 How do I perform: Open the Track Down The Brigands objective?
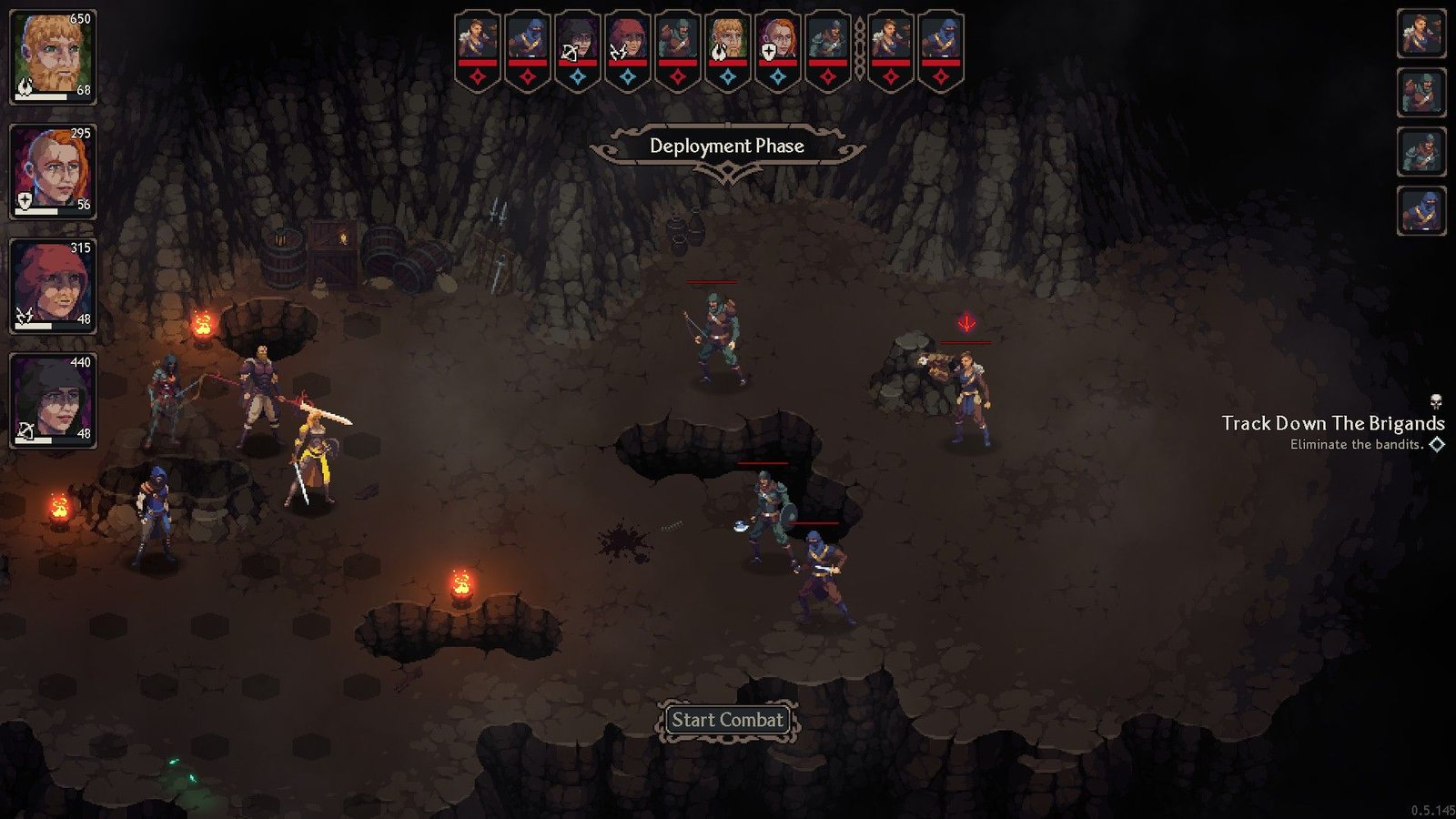(x=1332, y=423)
